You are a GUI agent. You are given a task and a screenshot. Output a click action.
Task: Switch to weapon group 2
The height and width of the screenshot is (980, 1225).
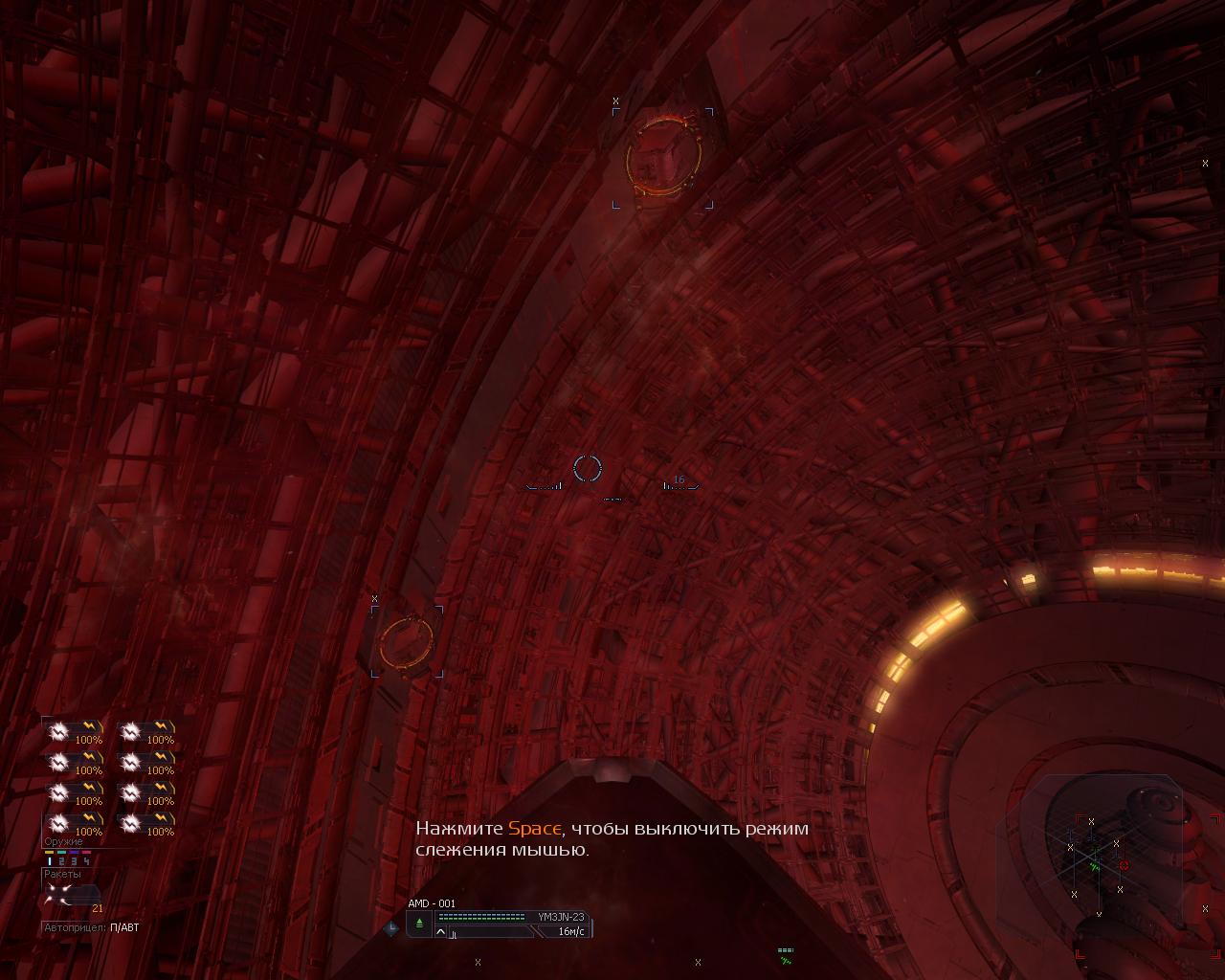click(x=62, y=861)
